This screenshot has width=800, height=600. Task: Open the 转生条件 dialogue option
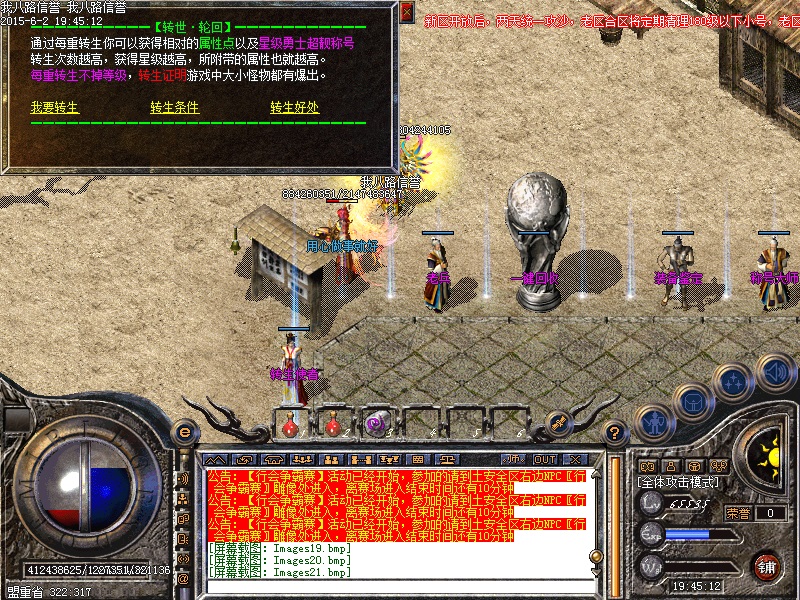point(175,108)
